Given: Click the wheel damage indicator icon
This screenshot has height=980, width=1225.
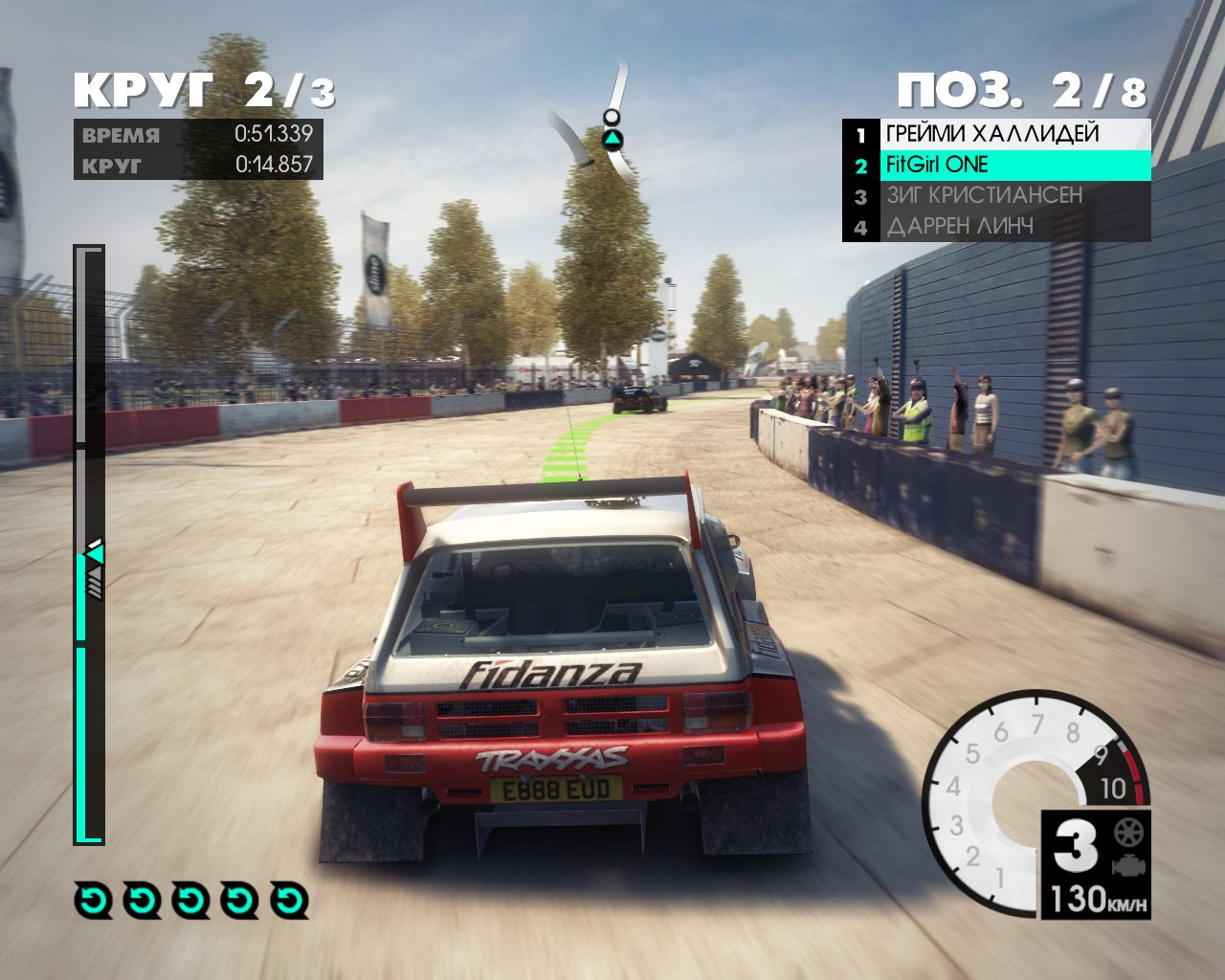Looking at the screenshot, I should (1127, 832).
